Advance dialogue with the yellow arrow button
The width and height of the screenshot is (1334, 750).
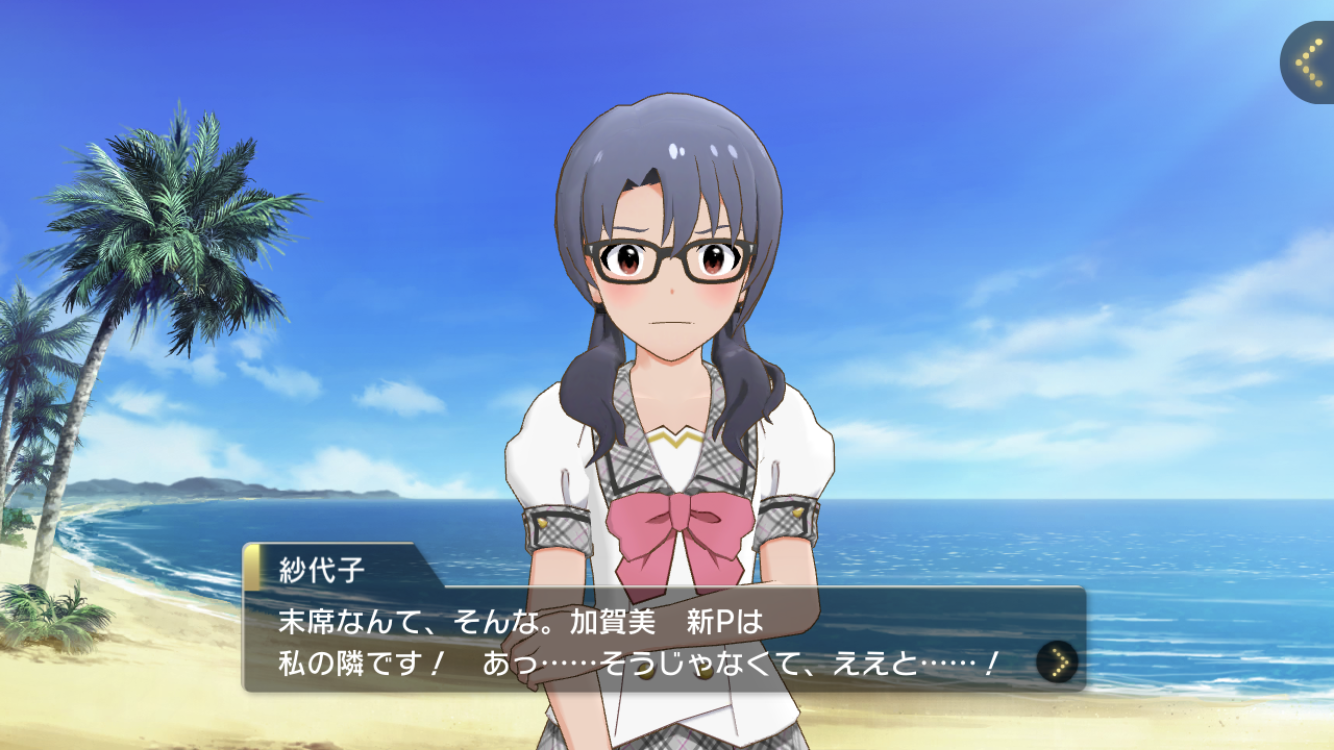[x=1057, y=661]
